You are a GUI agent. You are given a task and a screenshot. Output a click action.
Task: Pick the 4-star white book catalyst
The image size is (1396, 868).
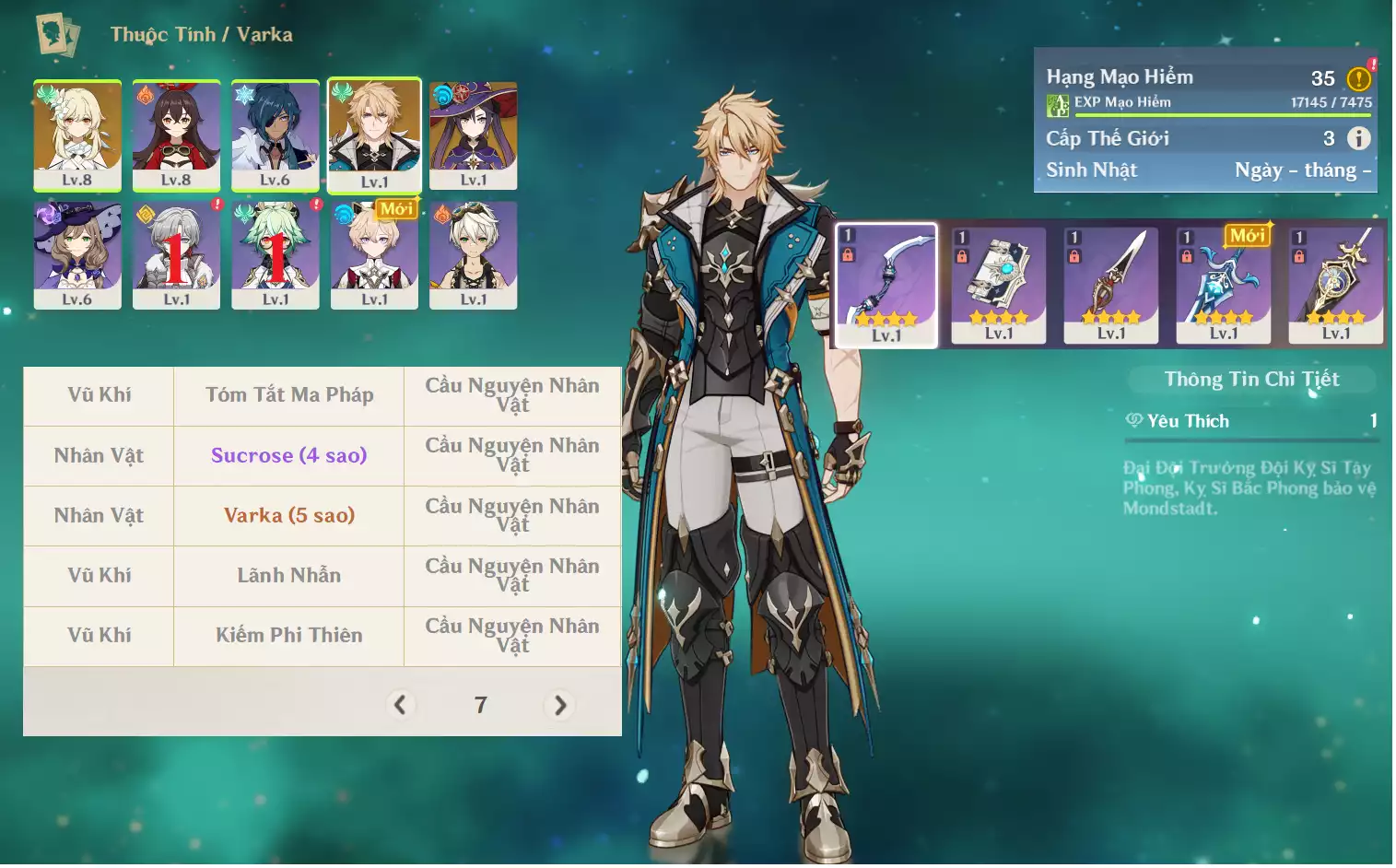click(x=999, y=285)
